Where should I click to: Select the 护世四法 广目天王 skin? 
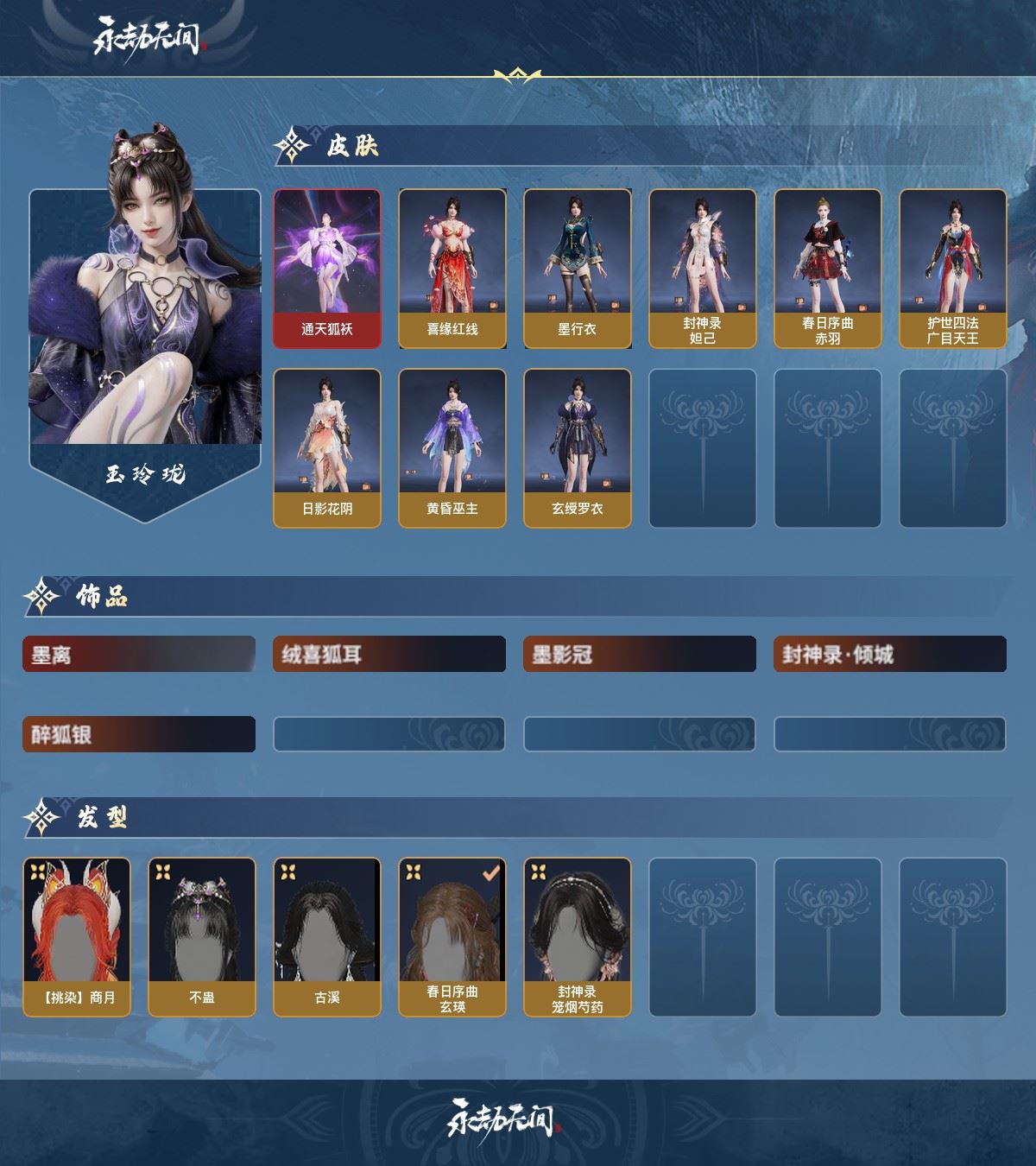[x=953, y=269]
